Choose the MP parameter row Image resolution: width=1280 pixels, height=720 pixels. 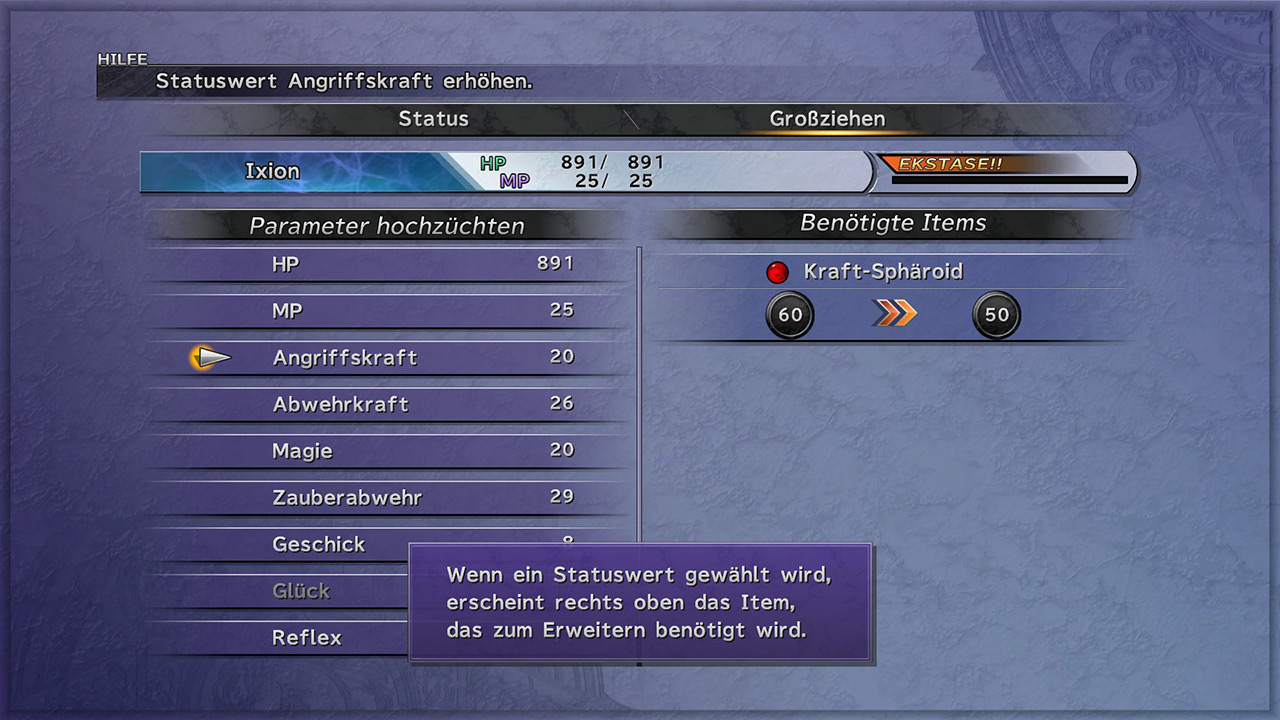coord(390,311)
